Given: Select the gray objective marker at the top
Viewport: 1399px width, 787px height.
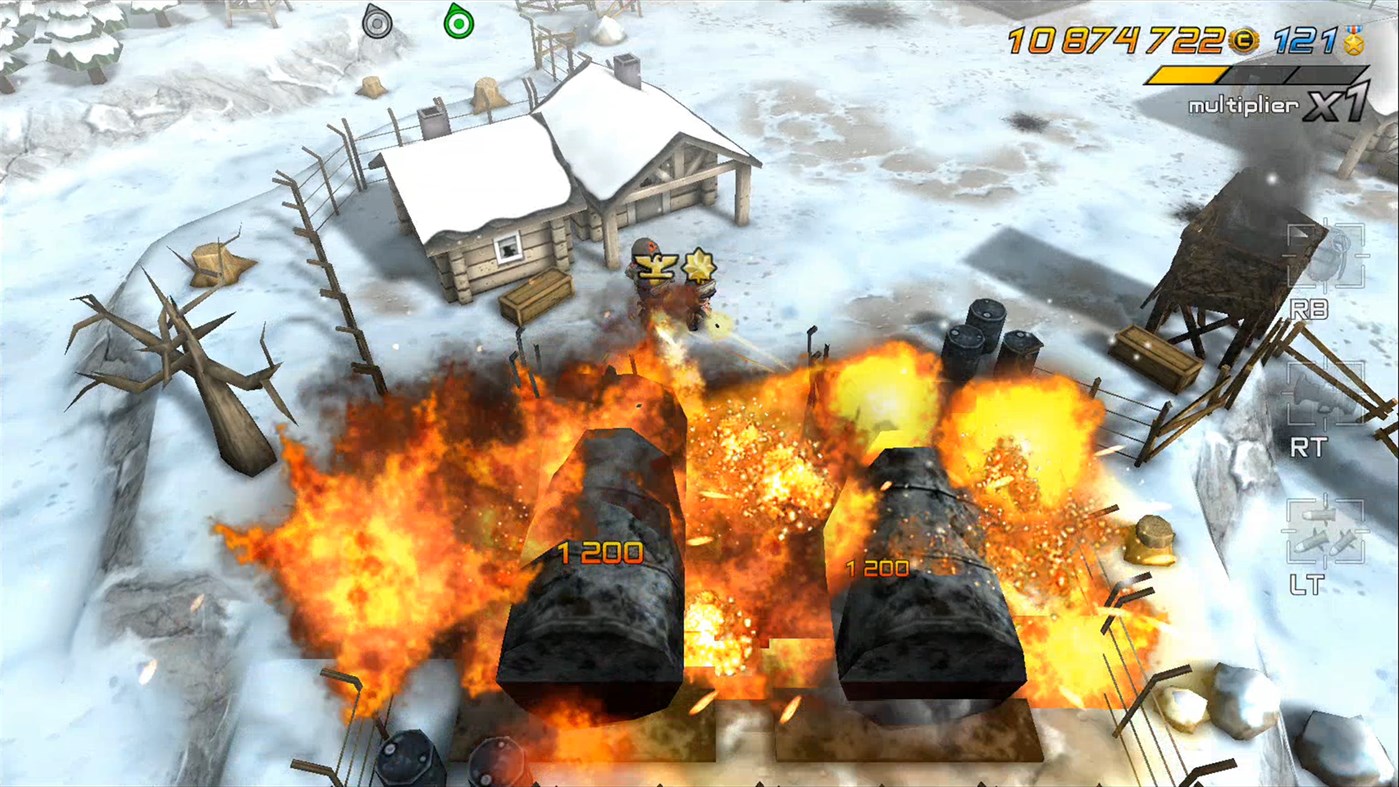Looking at the screenshot, I should [377, 23].
